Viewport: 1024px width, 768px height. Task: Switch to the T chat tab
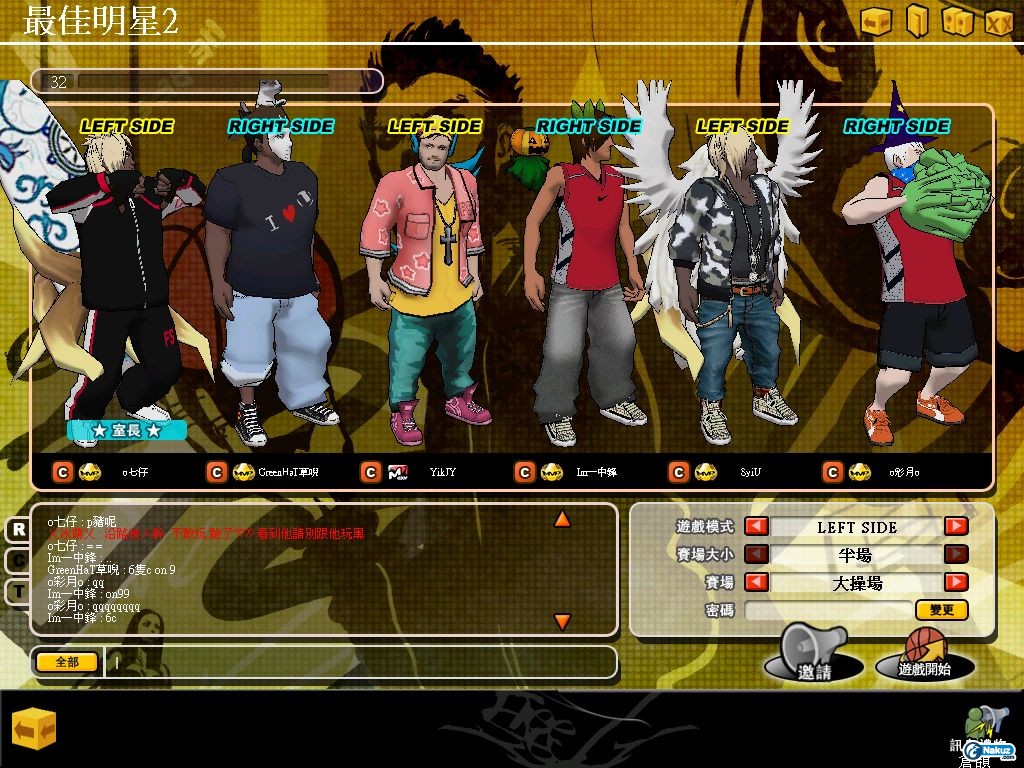coord(18,591)
